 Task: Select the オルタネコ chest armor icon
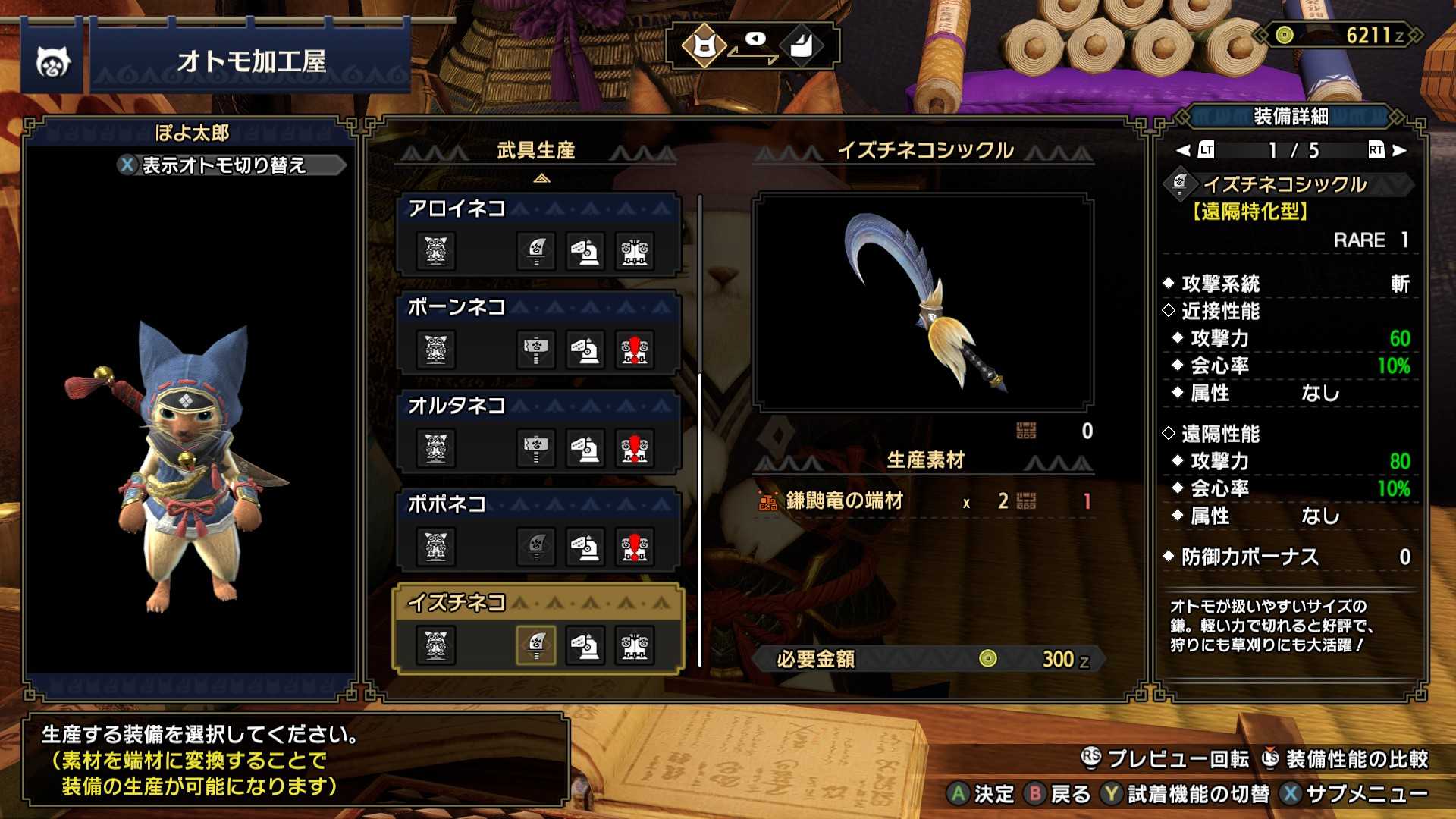pyautogui.click(x=635, y=449)
